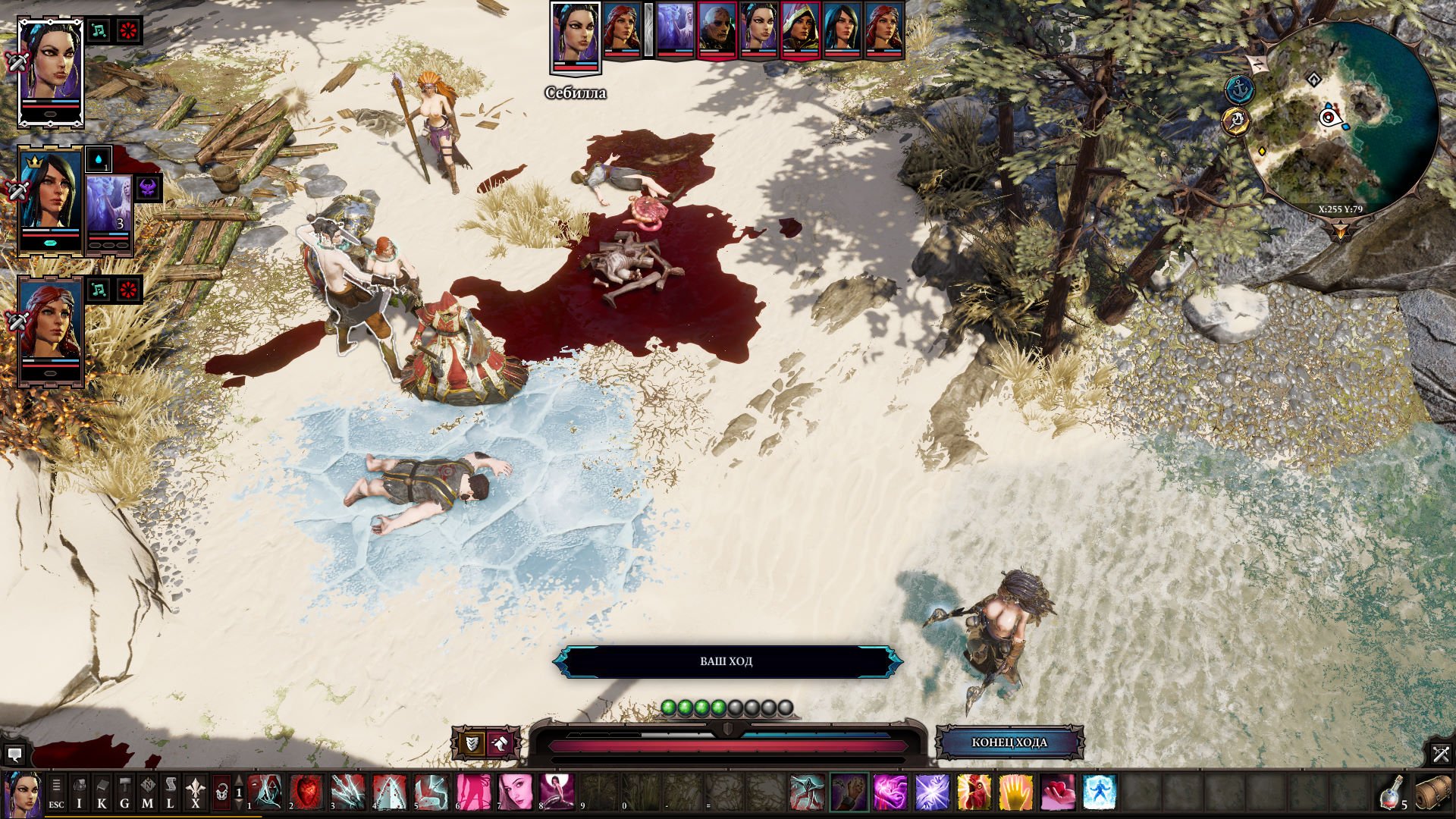1456x819 pixels.
Task: Cast the yellow chicken skill
Action: click(x=974, y=792)
